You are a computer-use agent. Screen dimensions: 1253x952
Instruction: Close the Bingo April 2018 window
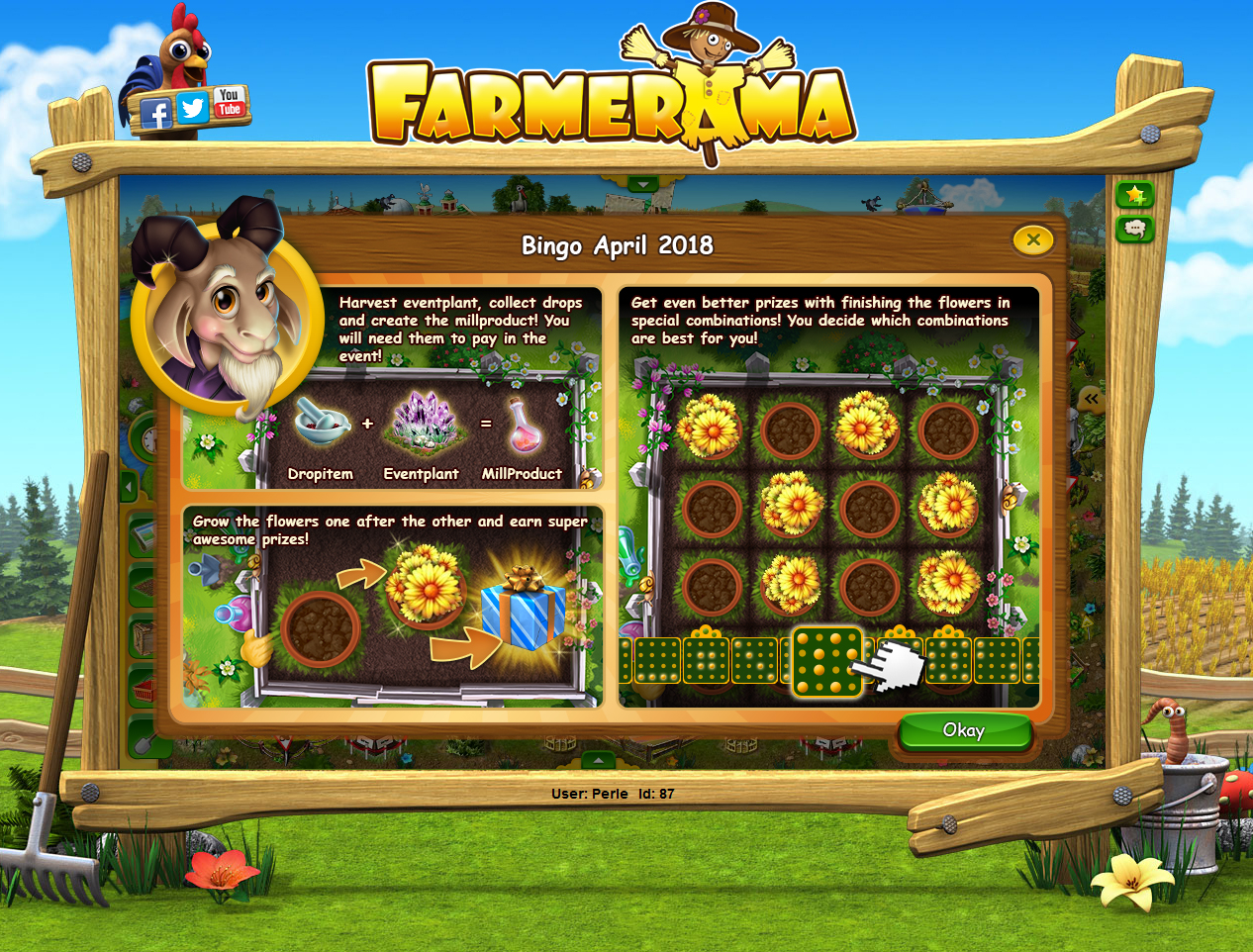(1032, 239)
